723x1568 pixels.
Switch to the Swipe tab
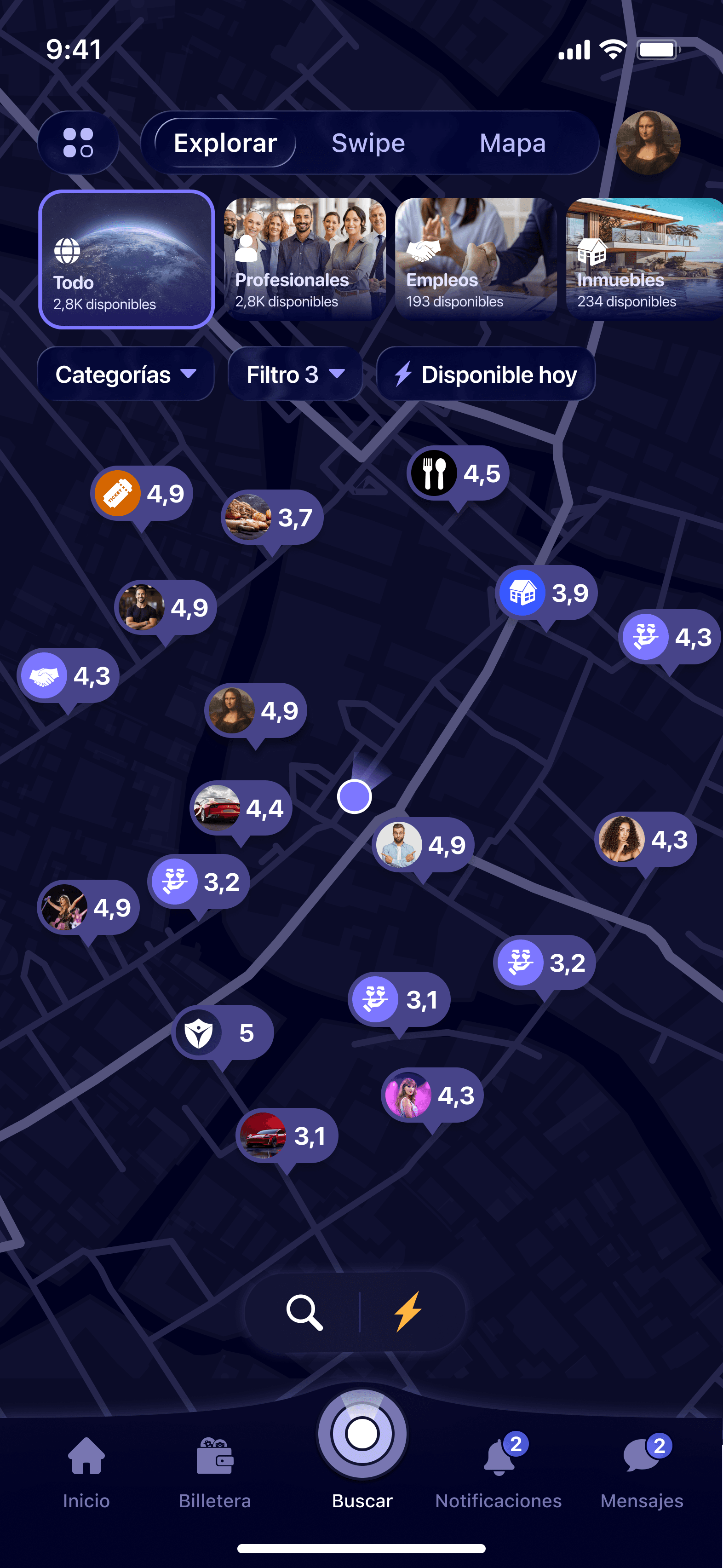pos(367,143)
